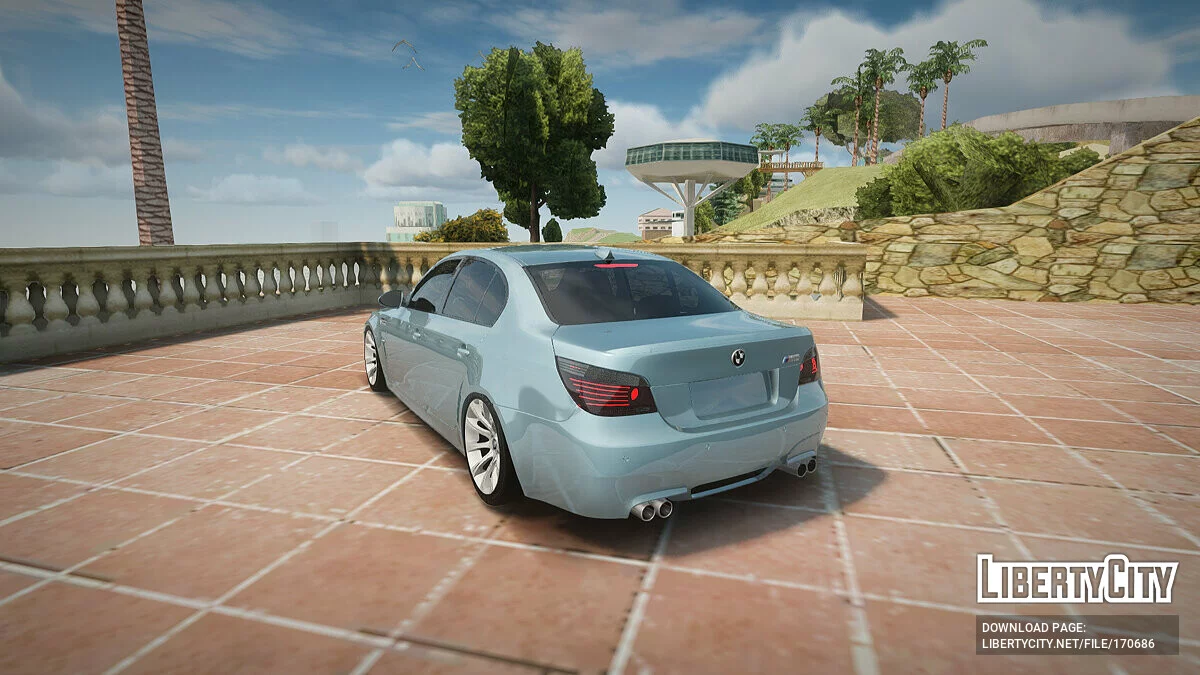
Task: Click the LibertyCity logo watermark
Action: [x=1077, y=580]
